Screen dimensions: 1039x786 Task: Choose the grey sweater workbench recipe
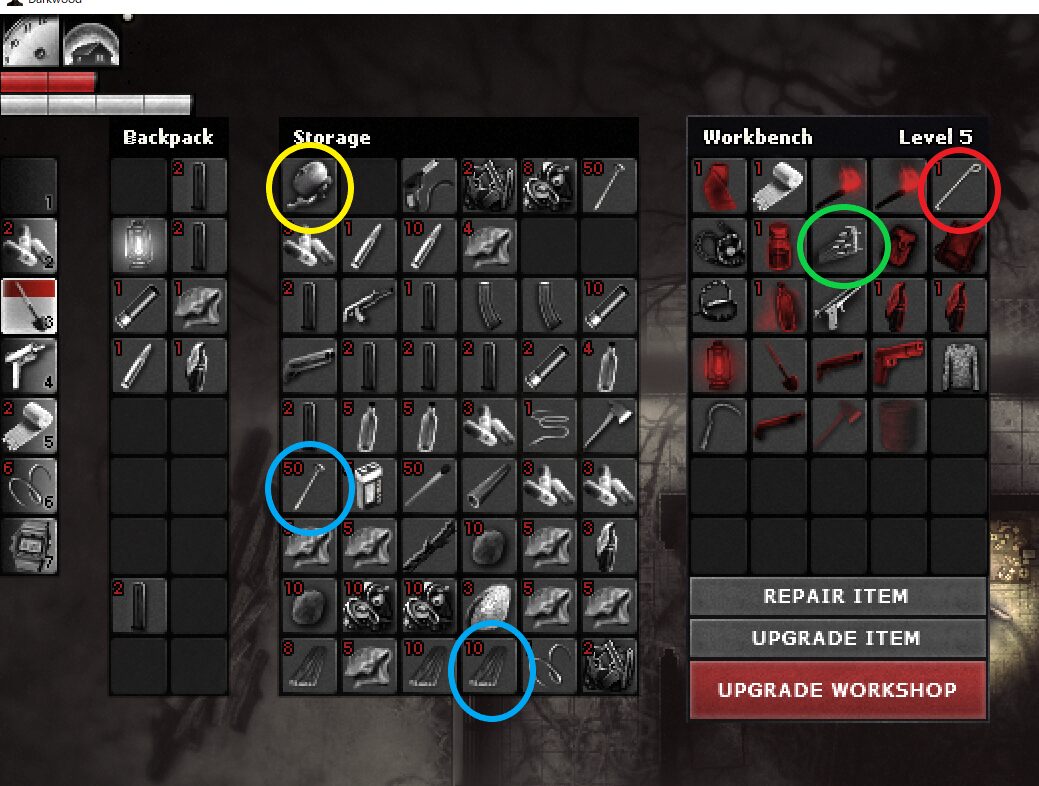point(959,367)
